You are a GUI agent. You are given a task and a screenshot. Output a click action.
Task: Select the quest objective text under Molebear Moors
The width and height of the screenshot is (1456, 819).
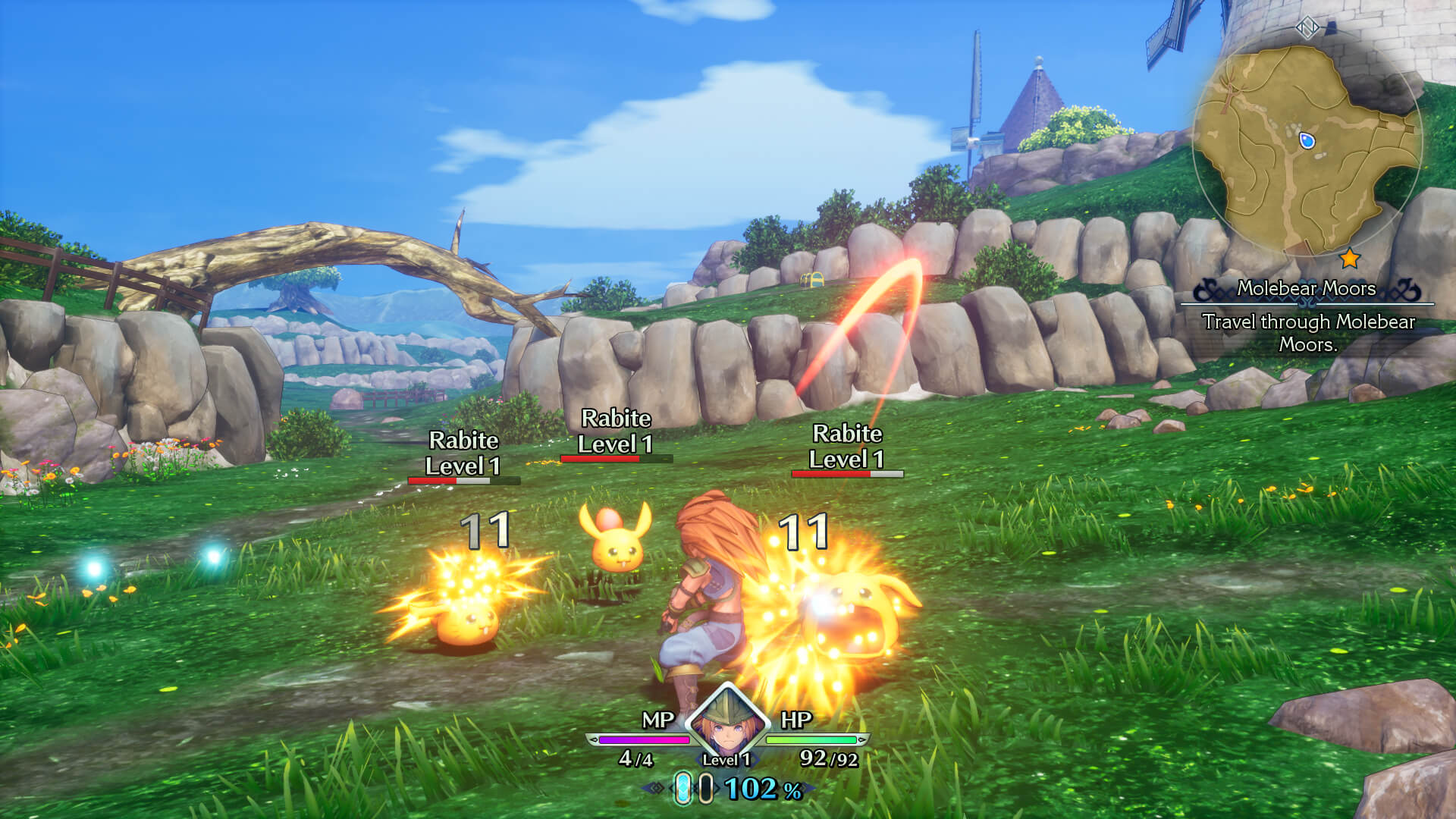pos(1308,333)
